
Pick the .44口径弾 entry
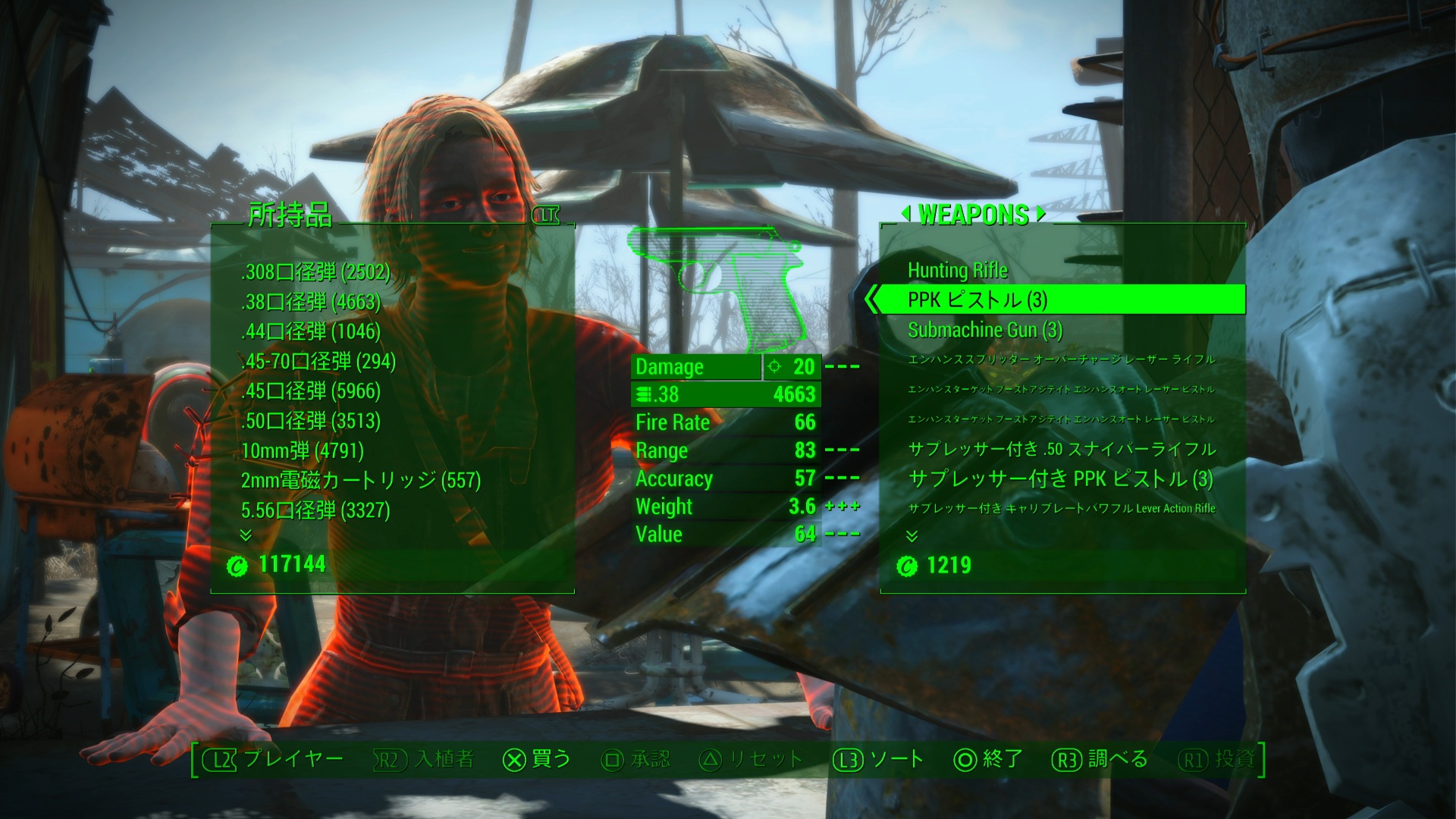click(311, 331)
